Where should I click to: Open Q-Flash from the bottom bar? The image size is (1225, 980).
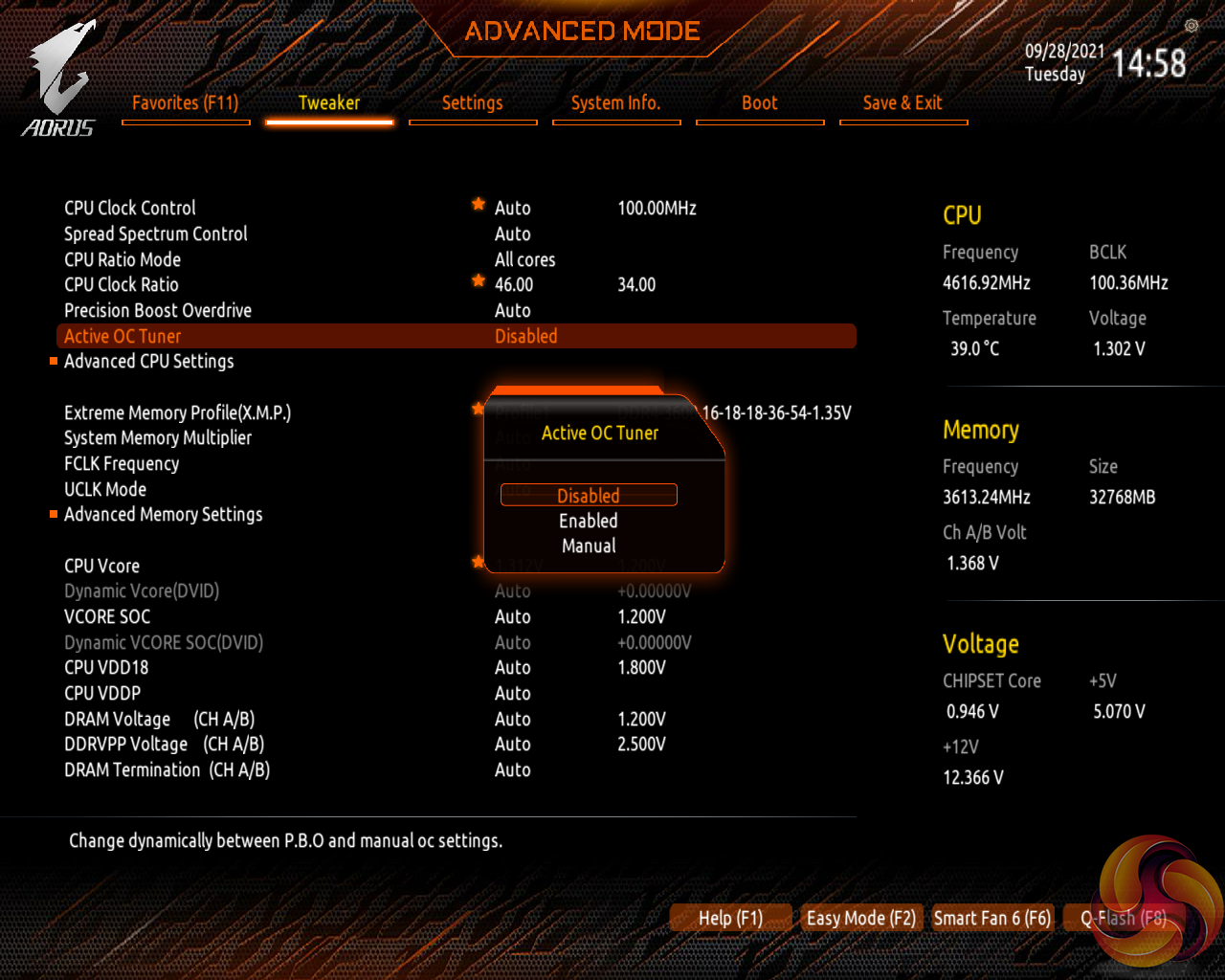pyautogui.click(x=1124, y=918)
